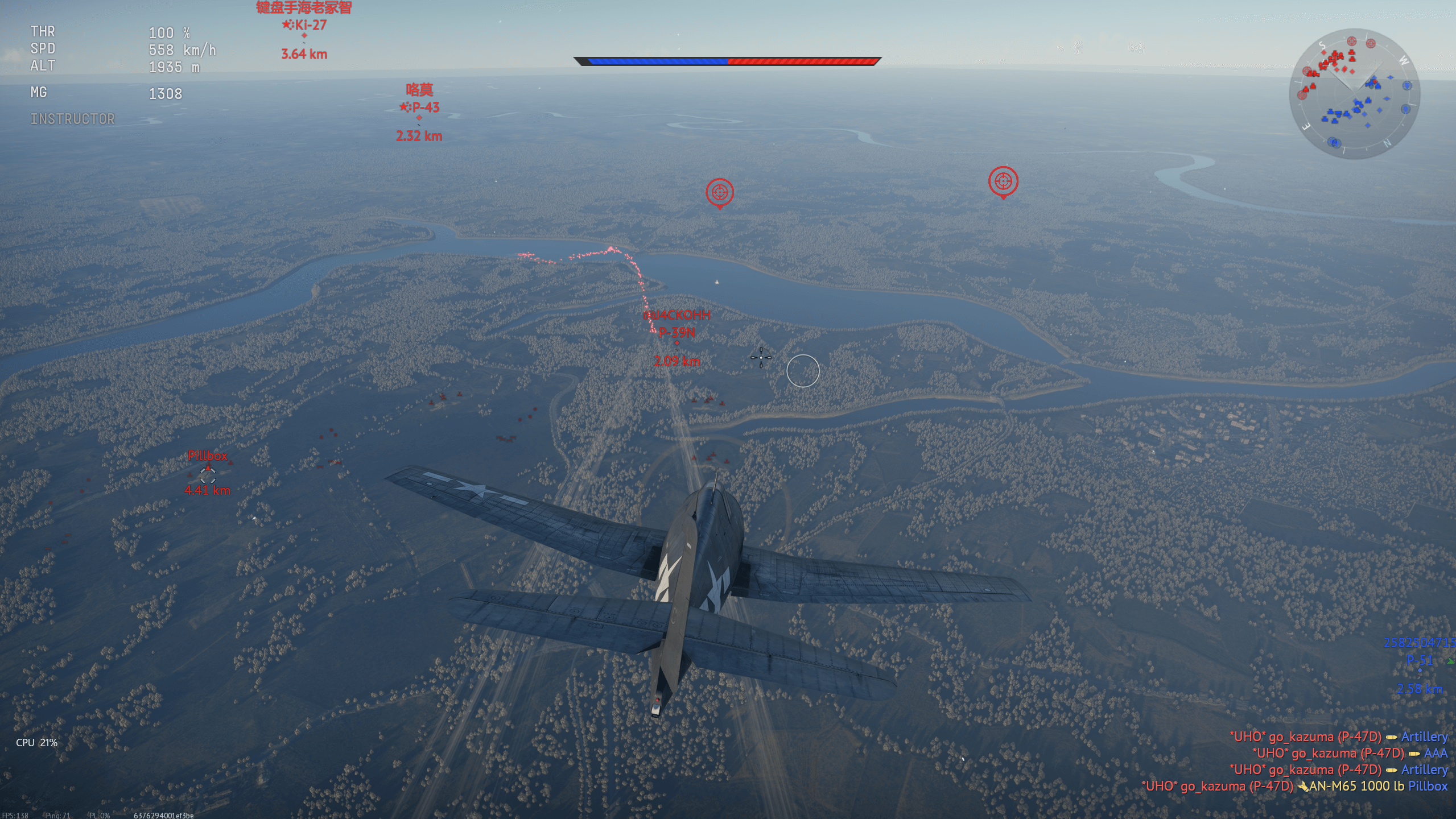
Task: Select the allied P-51 marker
Action: pyautogui.click(x=1420, y=671)
